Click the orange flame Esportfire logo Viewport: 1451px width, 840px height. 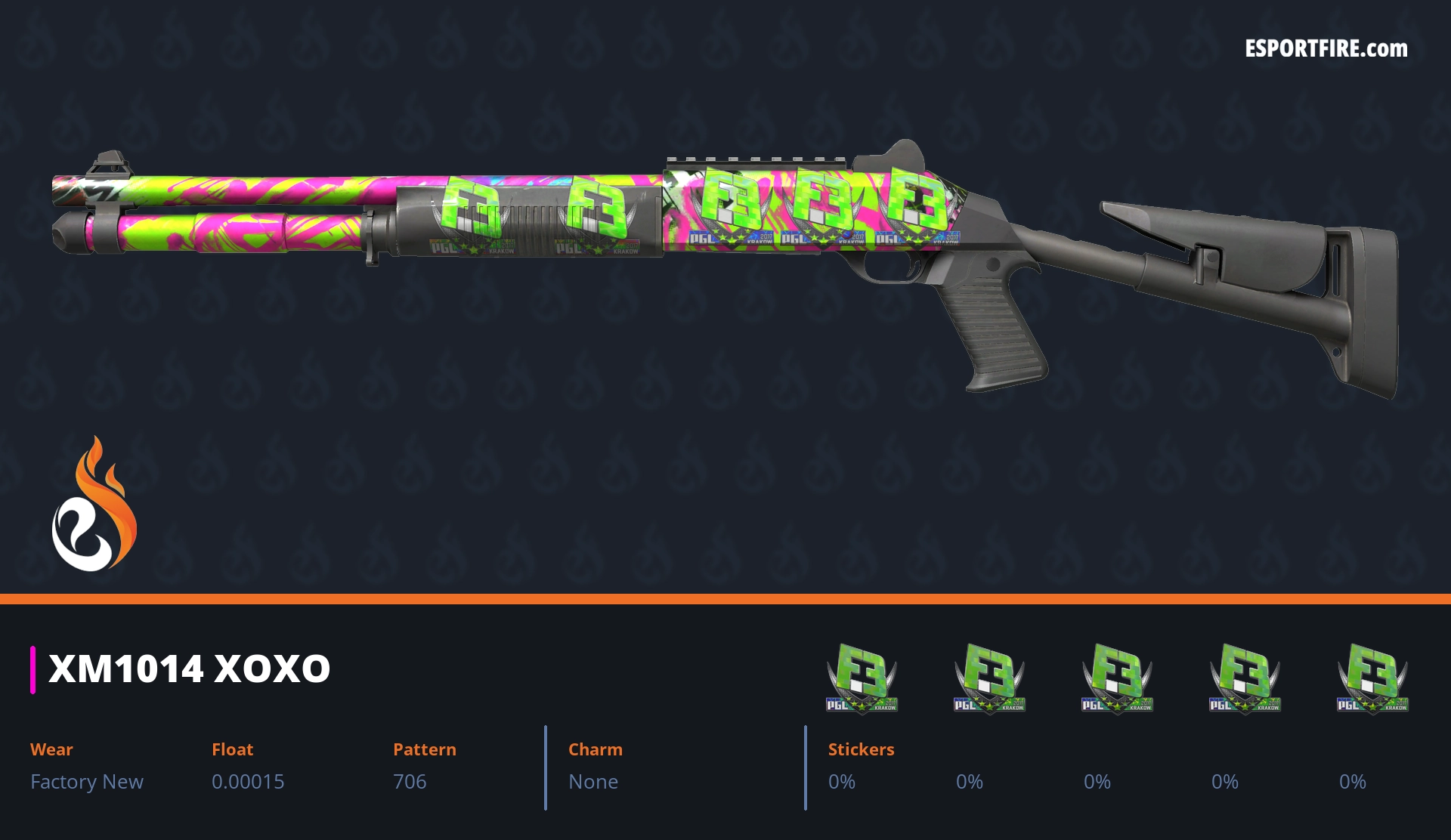pos(94,505)
